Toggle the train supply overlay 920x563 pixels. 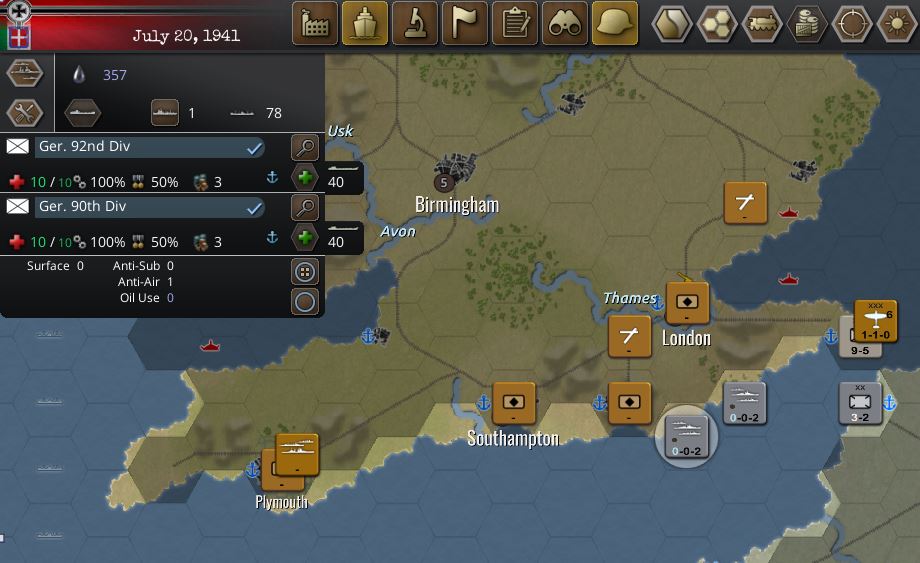coord(762,24)
